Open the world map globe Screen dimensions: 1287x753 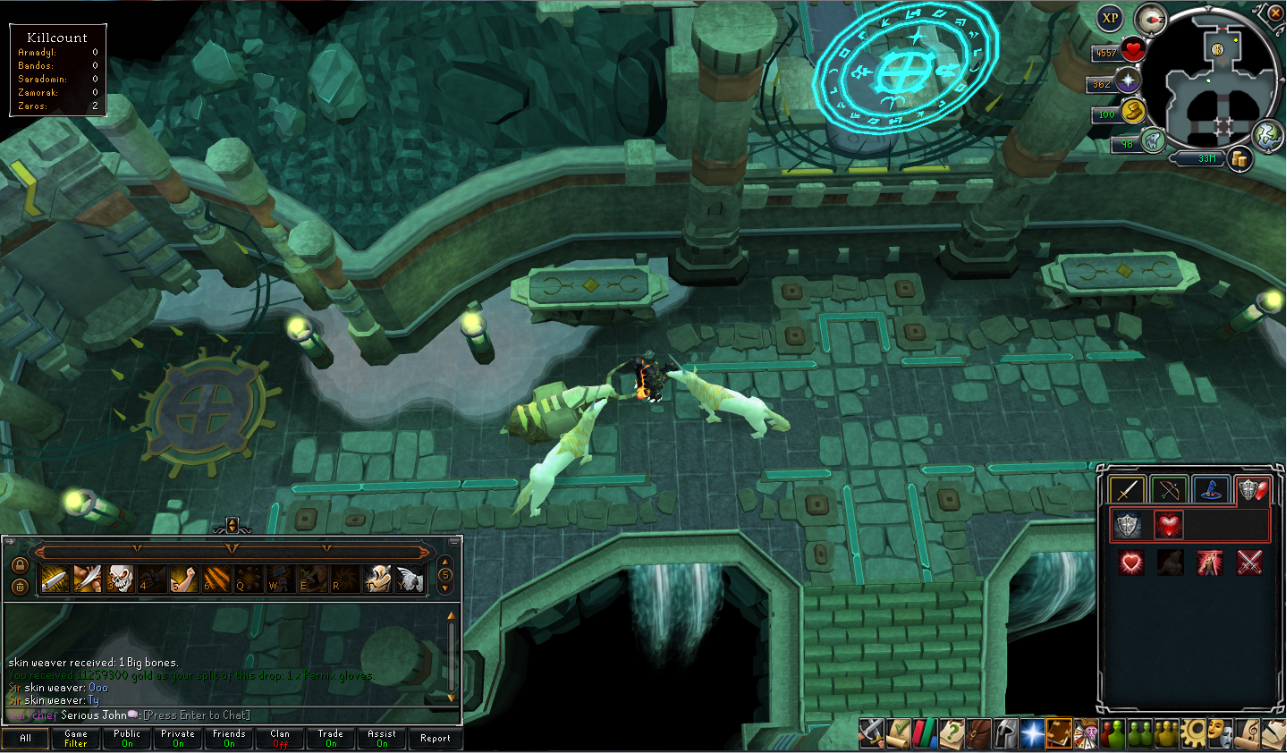pyautogui.click(x=1268, y=132)
